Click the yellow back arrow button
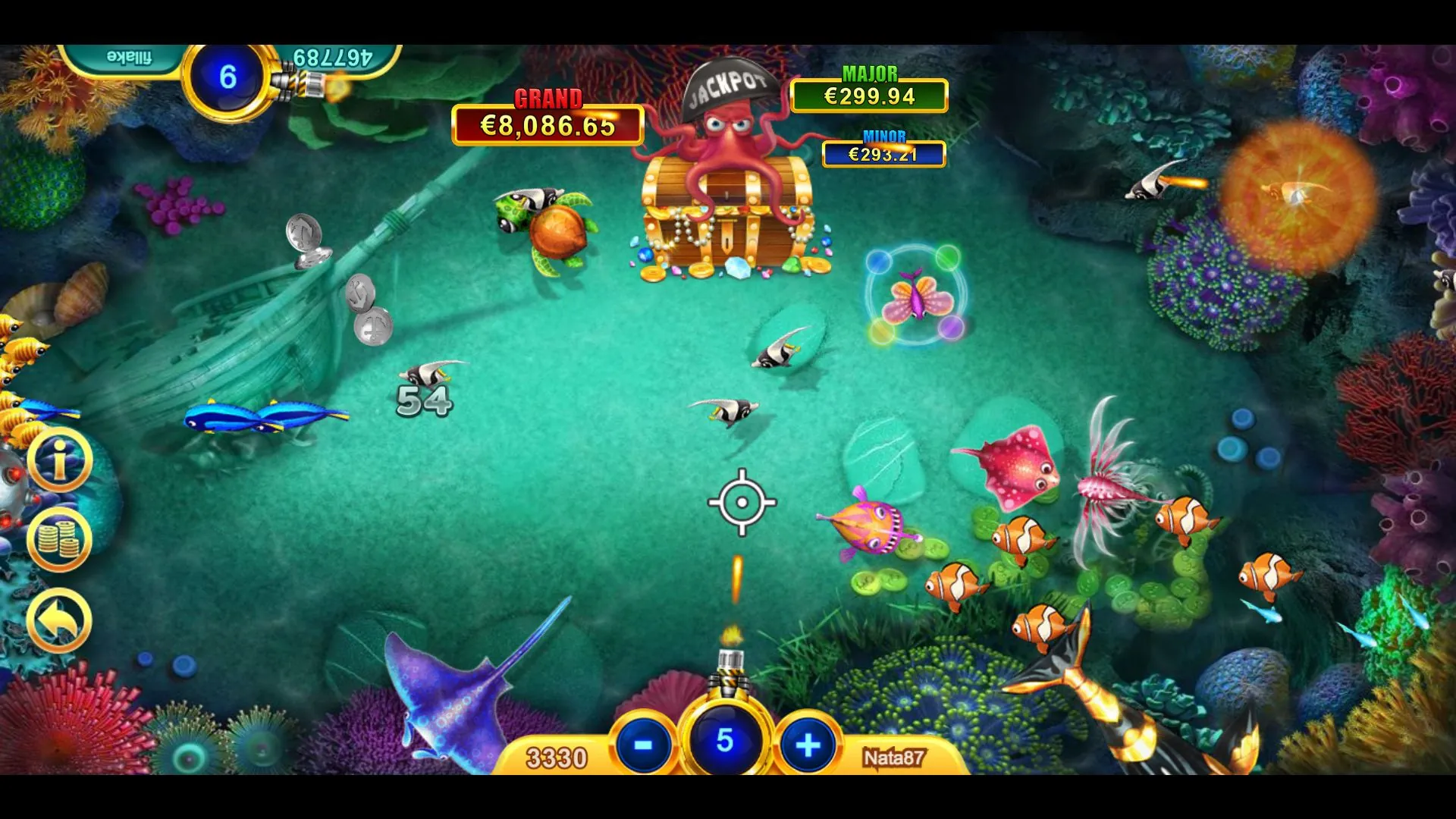 click(60, 620)
